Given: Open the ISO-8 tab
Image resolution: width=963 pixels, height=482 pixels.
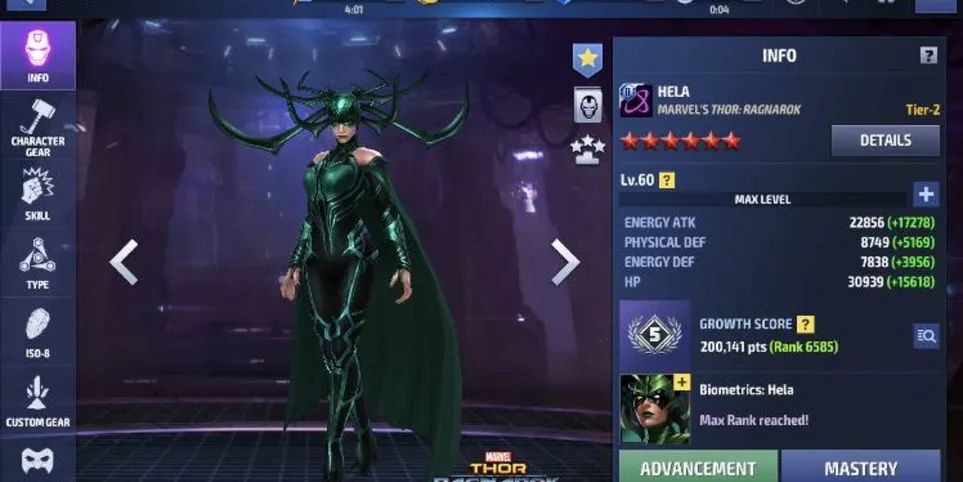Looking at the screenshot, I should (37, 333).
